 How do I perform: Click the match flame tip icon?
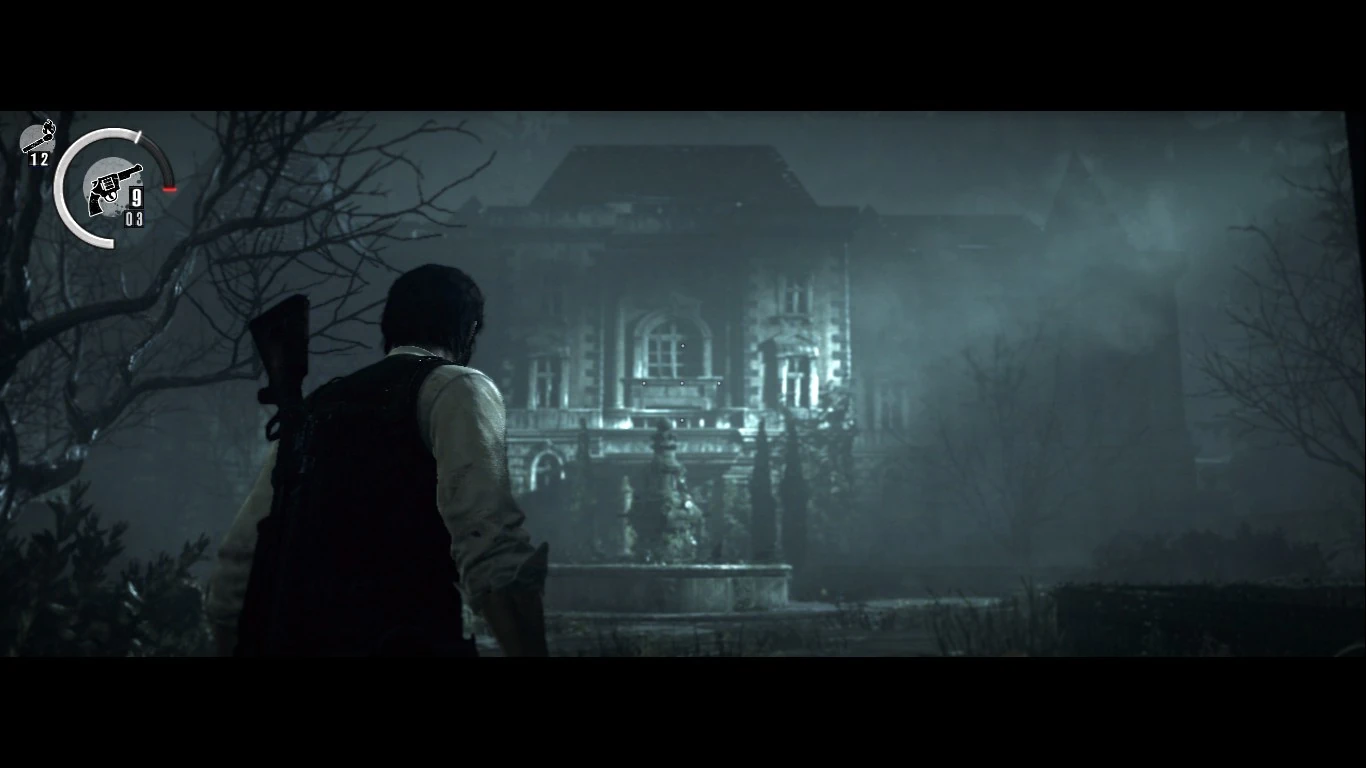[50, 124]
